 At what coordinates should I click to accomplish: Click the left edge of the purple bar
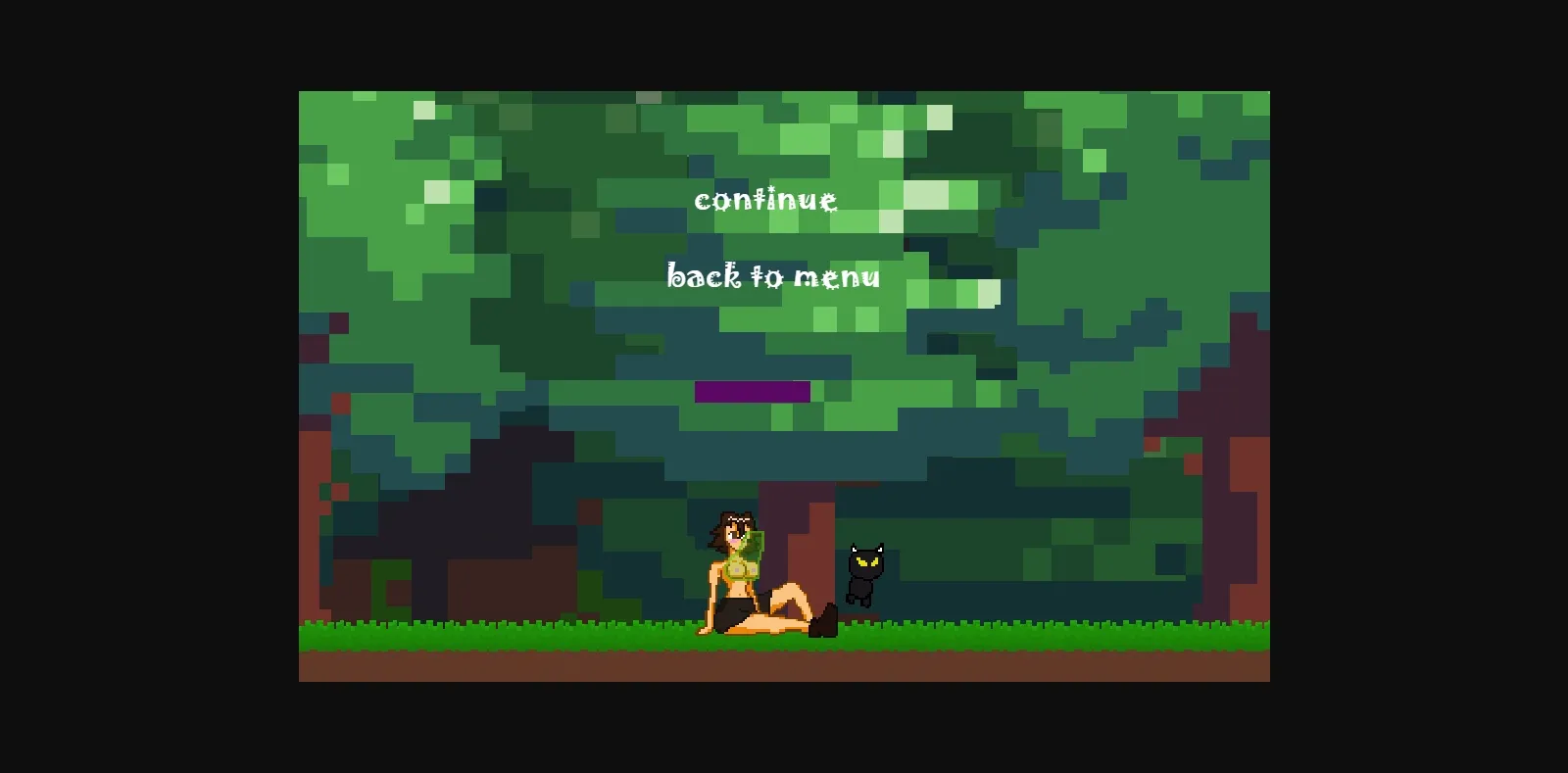pos(698,391)
